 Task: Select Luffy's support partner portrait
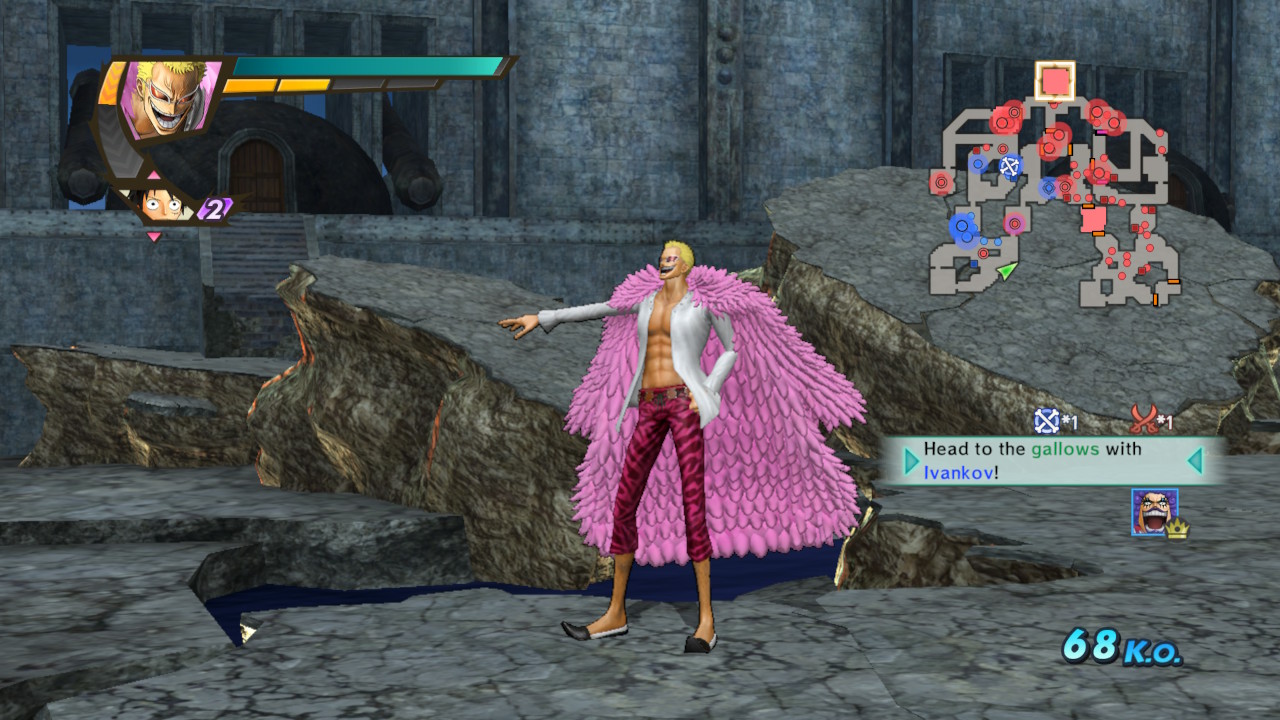tap(162, 205)
